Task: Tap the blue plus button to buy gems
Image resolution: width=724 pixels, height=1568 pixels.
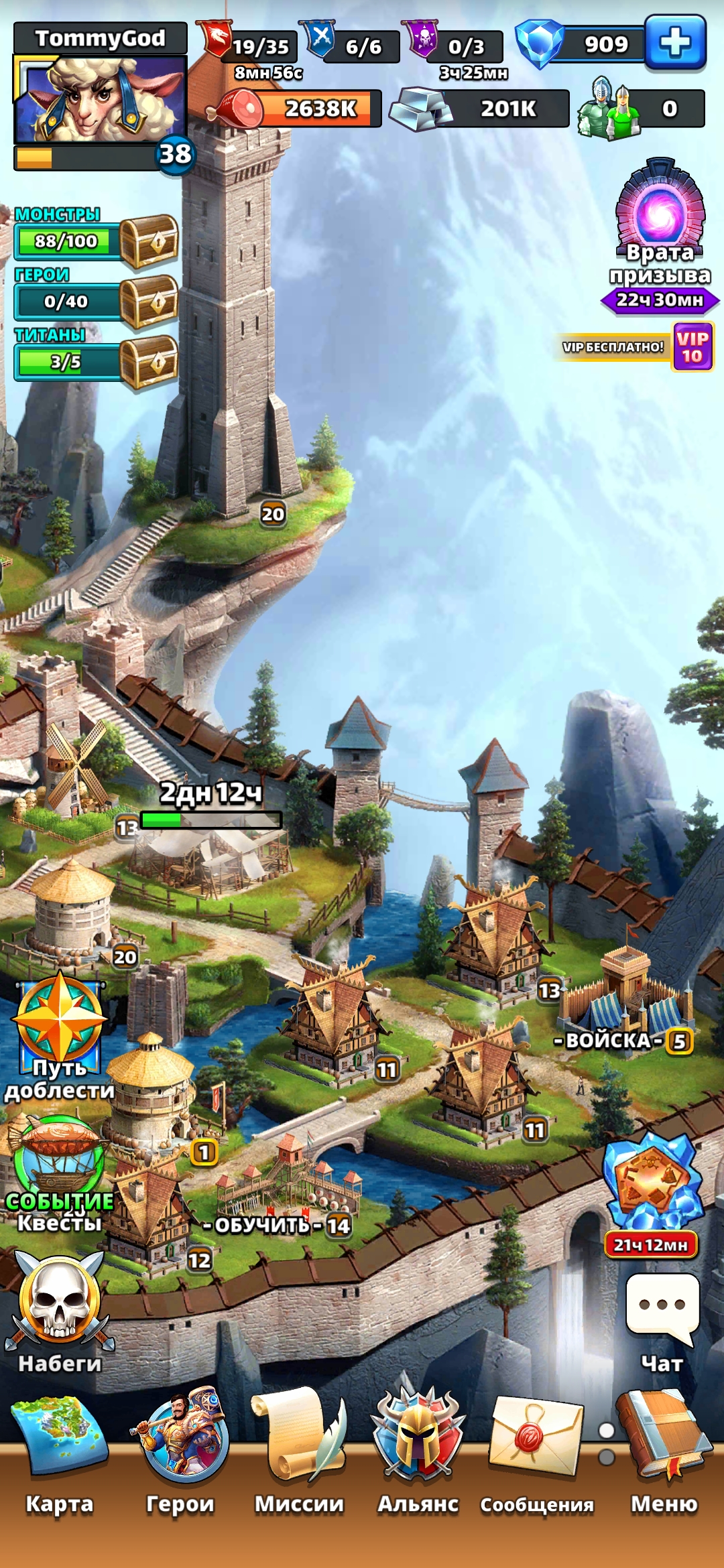Action: (675, 44)
